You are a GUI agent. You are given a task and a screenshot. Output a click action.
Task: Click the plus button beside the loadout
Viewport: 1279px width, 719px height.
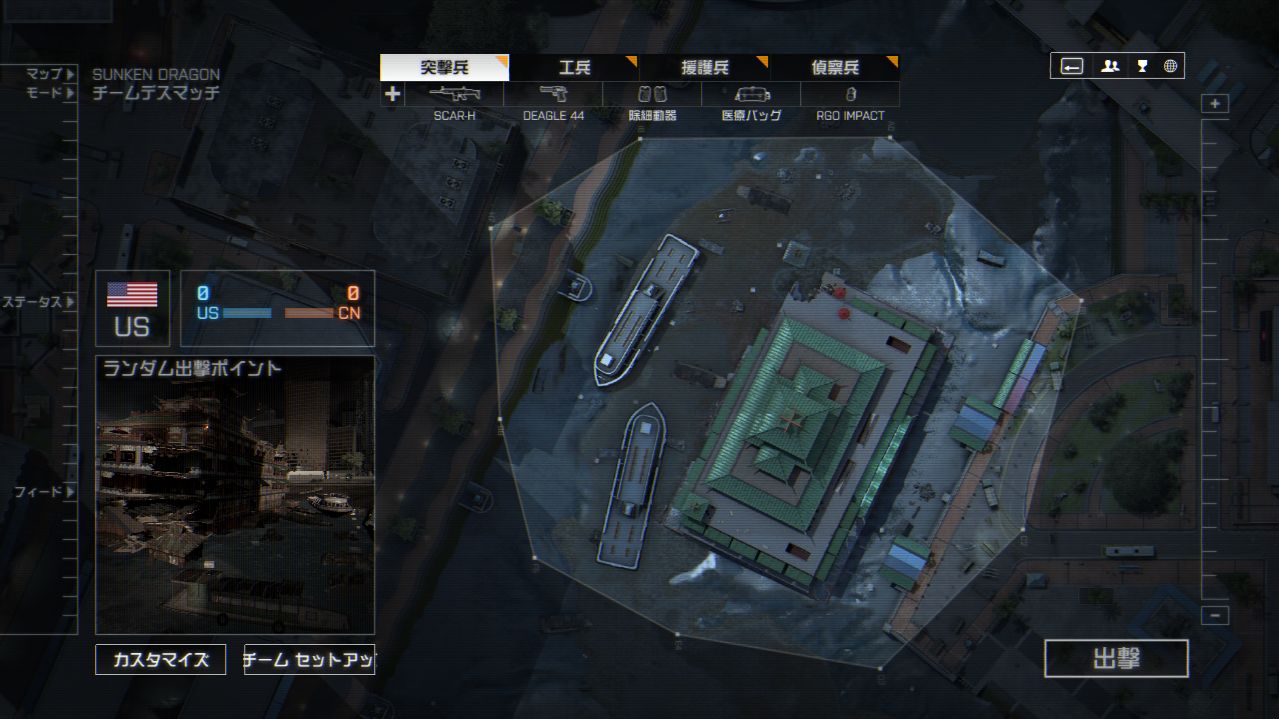(393, 95)
